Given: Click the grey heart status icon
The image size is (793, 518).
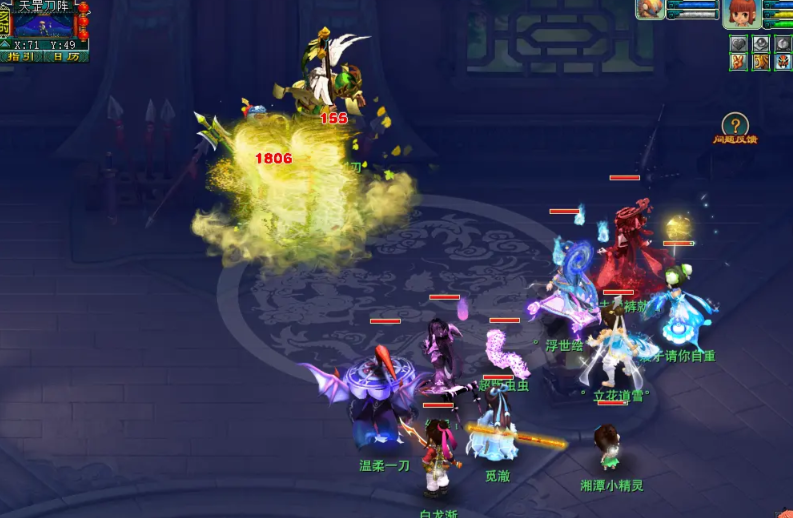Looking at the screenshot, I should (x=738, y=43).
